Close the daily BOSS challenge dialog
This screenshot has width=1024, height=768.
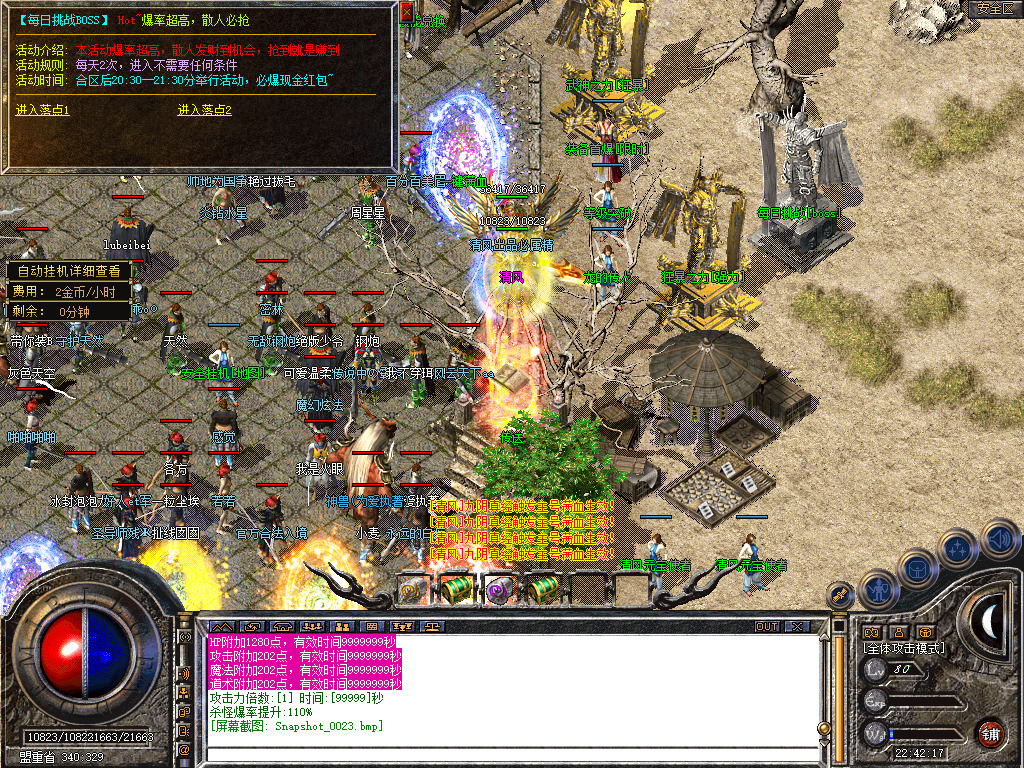tap(407, 12)
